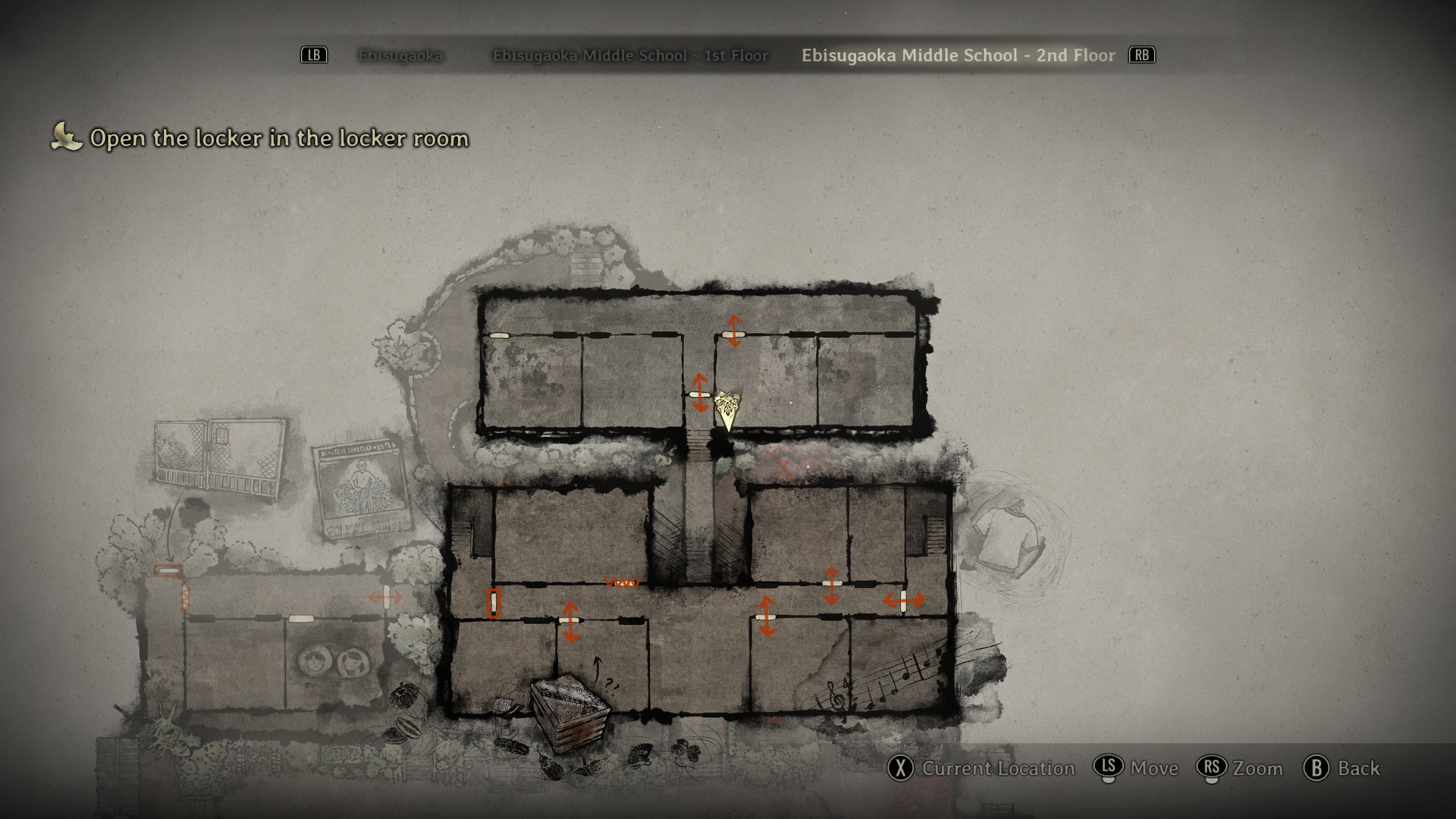The width and height of the screenshot is (1456, 819).
Task: Open the Middle School 1st Floor tab
Action: point(630,55)
